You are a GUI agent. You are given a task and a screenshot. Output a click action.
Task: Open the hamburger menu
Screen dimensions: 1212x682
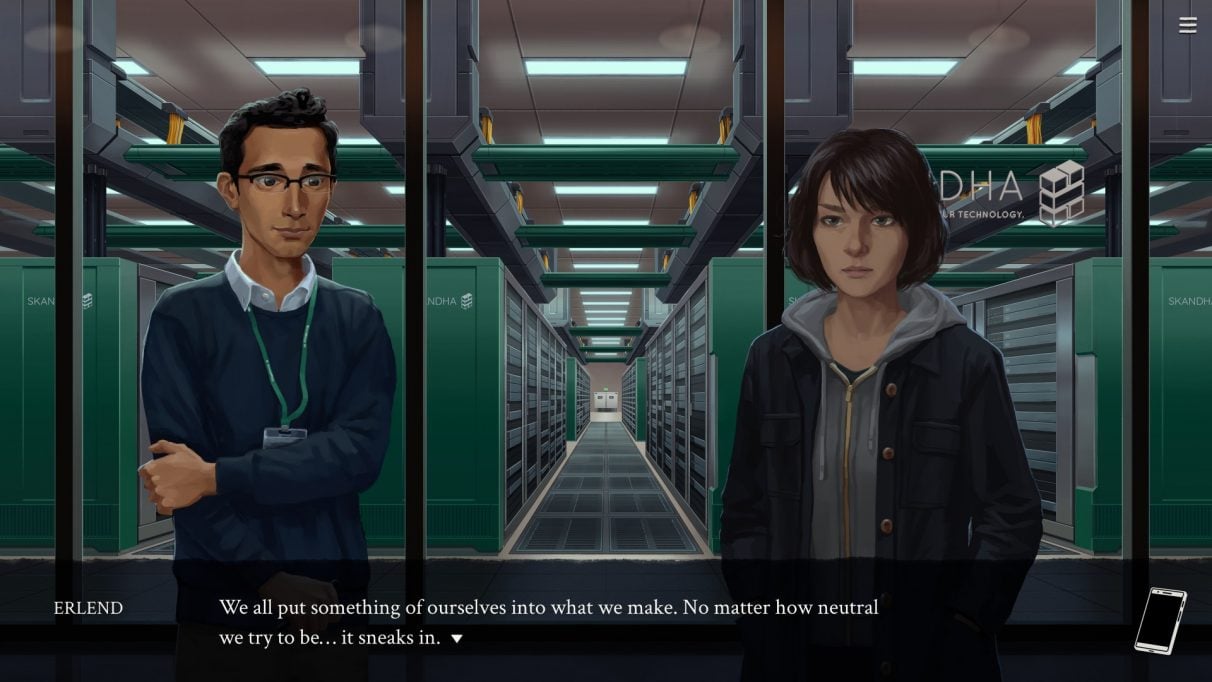click(x=1187, y=26)
